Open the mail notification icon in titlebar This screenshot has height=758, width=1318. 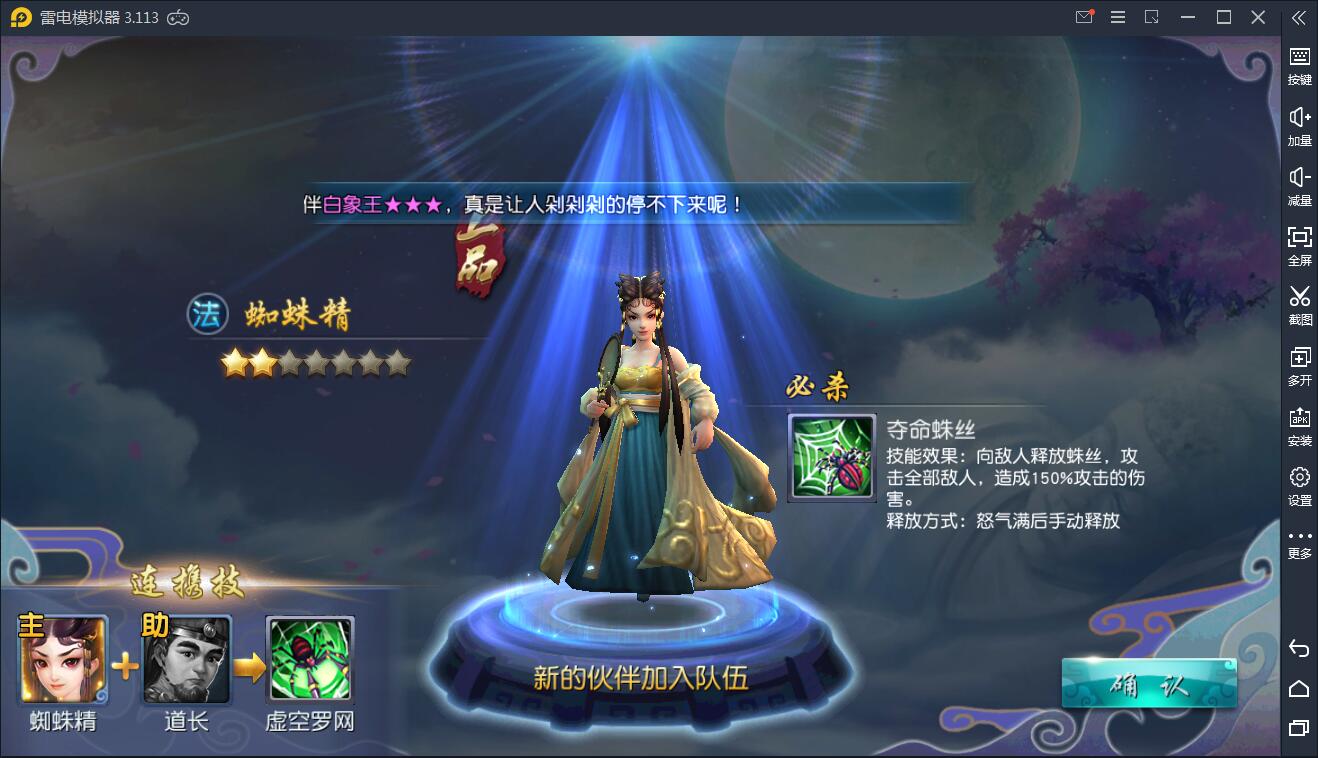point(1082,17)
